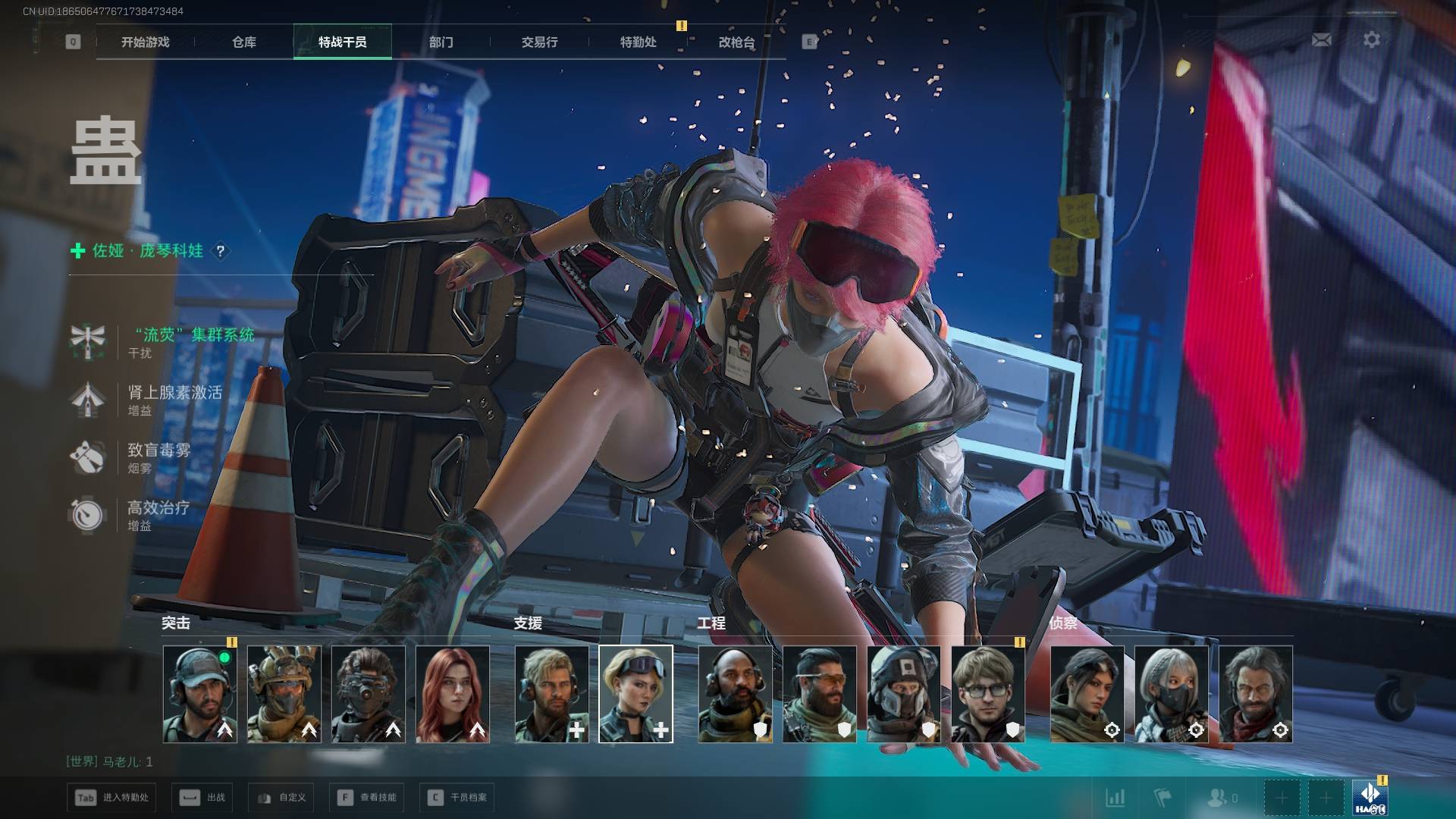Pick the masked silver-haired recon operator
The width and height of the screenshot is (1456, 819).
(x=1171, y=693)
